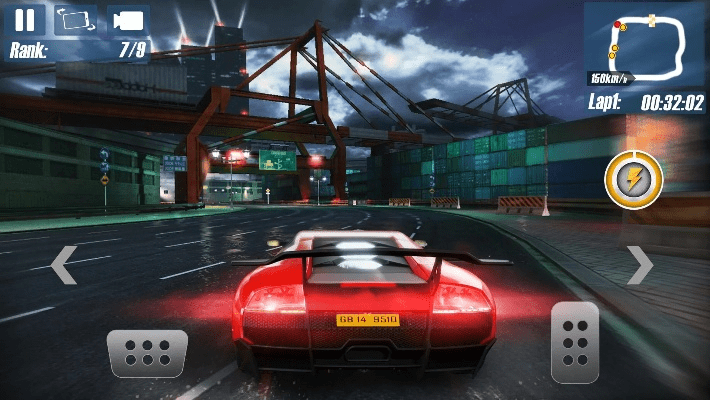
Task: Open the track minimap
Action: pyautogui.click(x=646, y=44)
